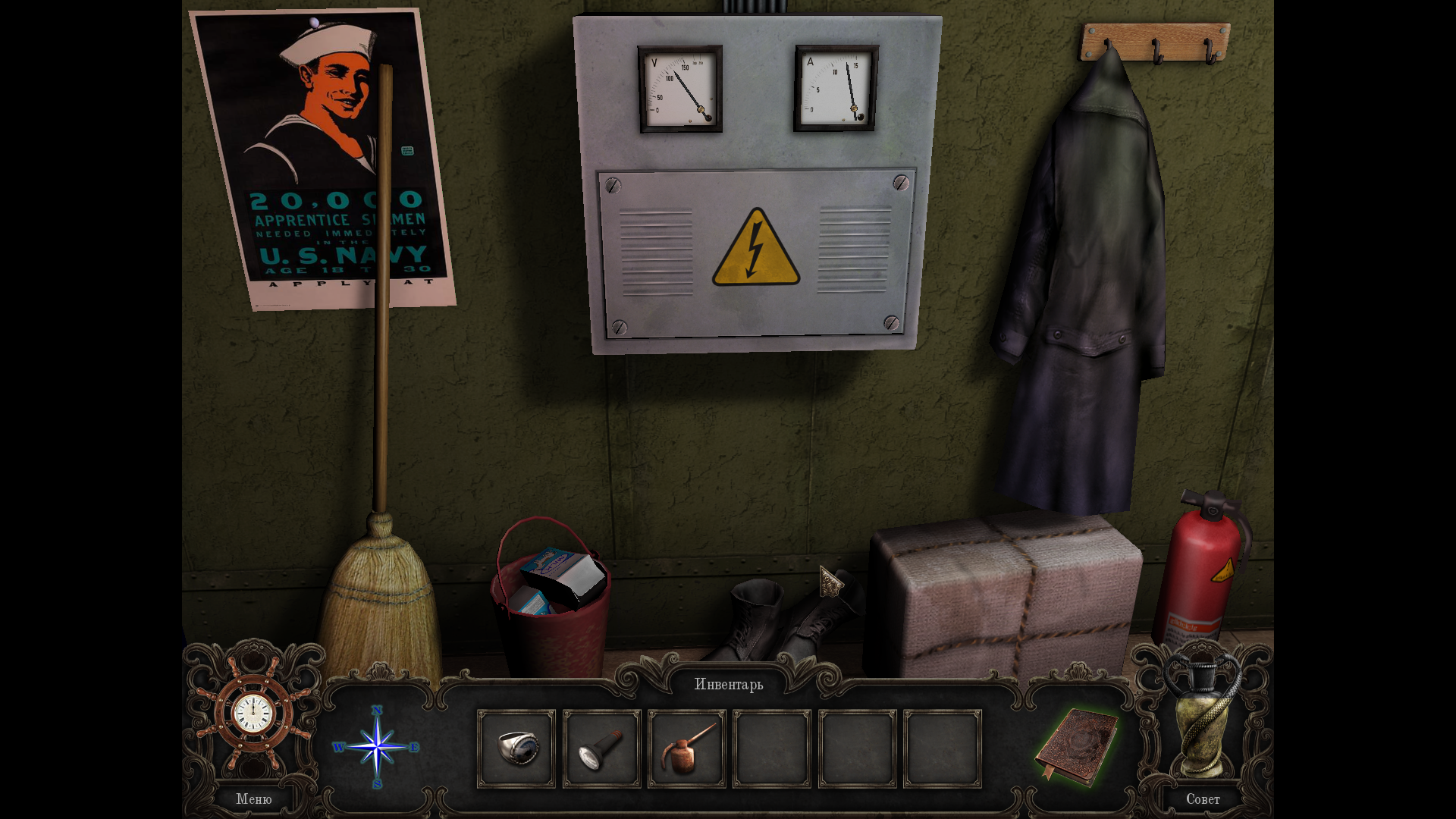Choose the oil can inventory item
The image size is (1456, 819).
click(x=687, y=748)
